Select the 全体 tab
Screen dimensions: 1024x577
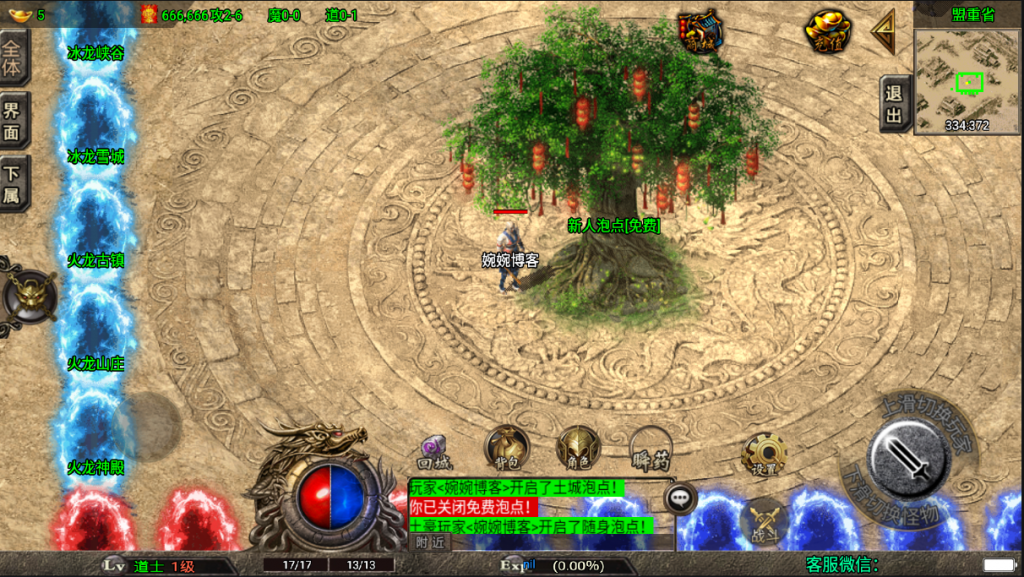(13, 57)
